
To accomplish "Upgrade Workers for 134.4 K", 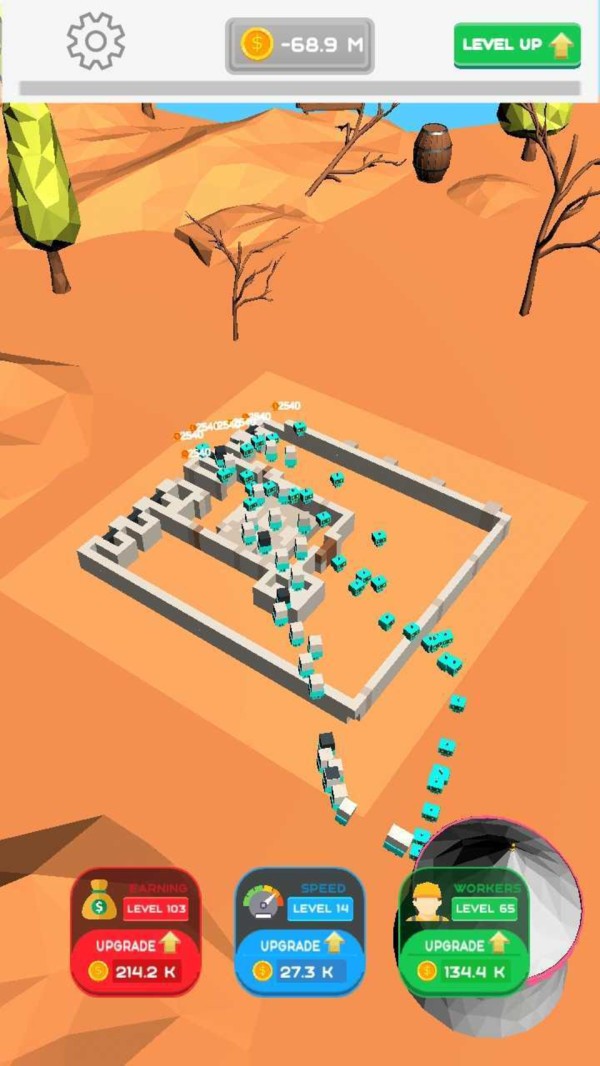I will pos(463,957).
